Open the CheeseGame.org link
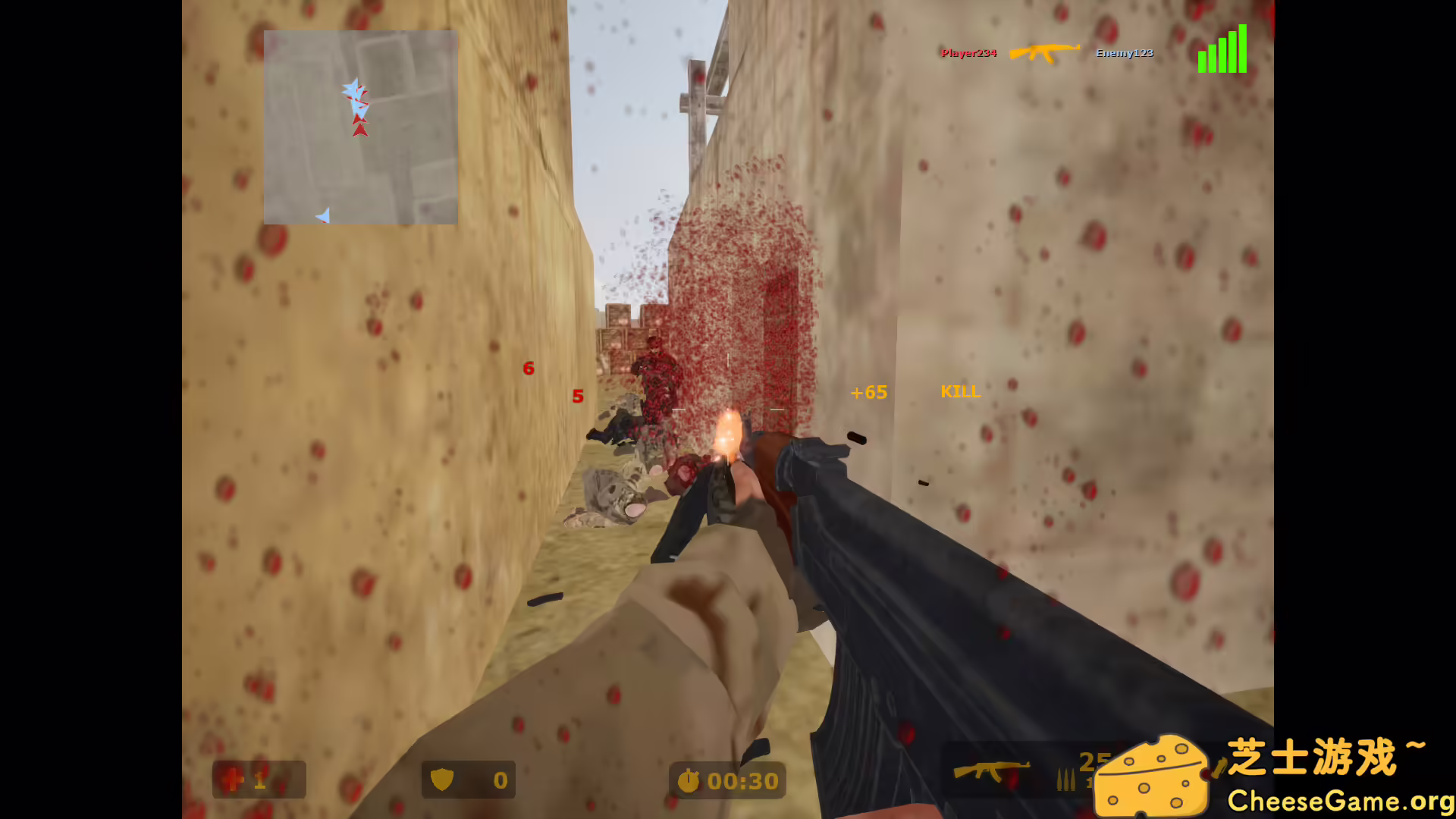The height and width of the screenshot is (819, 1456). coord(1342,799)
